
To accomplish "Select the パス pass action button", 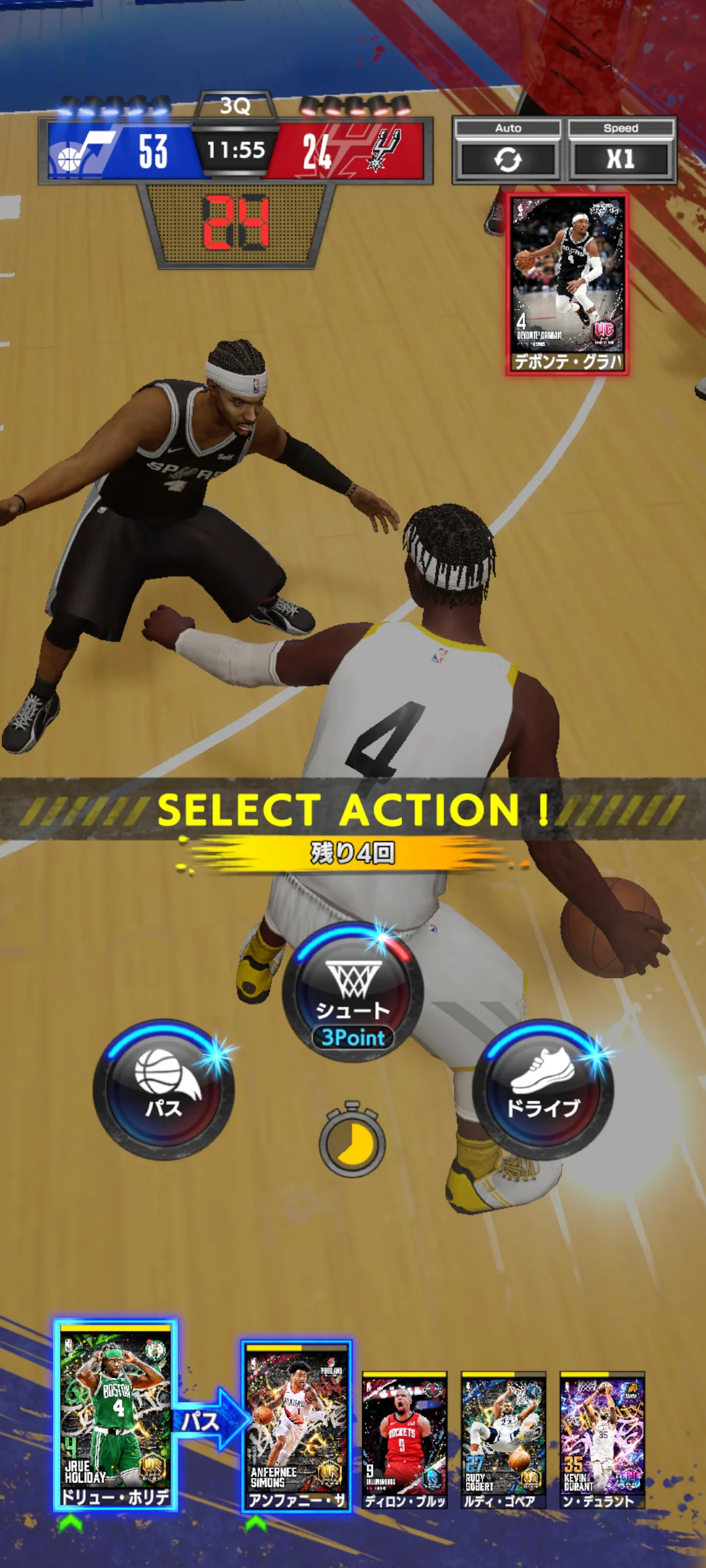I will (163, 1090).
